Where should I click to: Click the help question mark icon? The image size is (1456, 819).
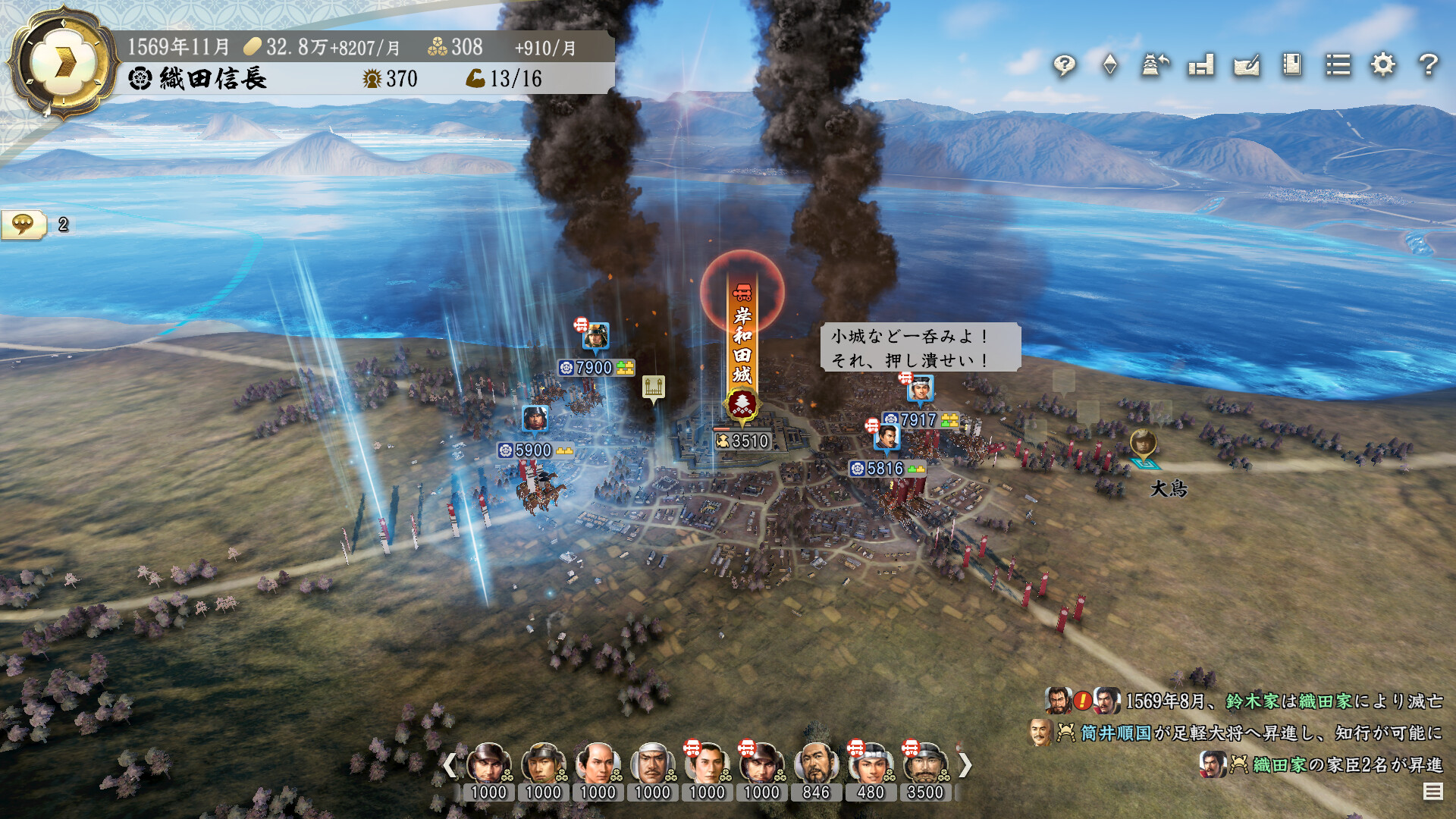click(x=1428, y=67)
